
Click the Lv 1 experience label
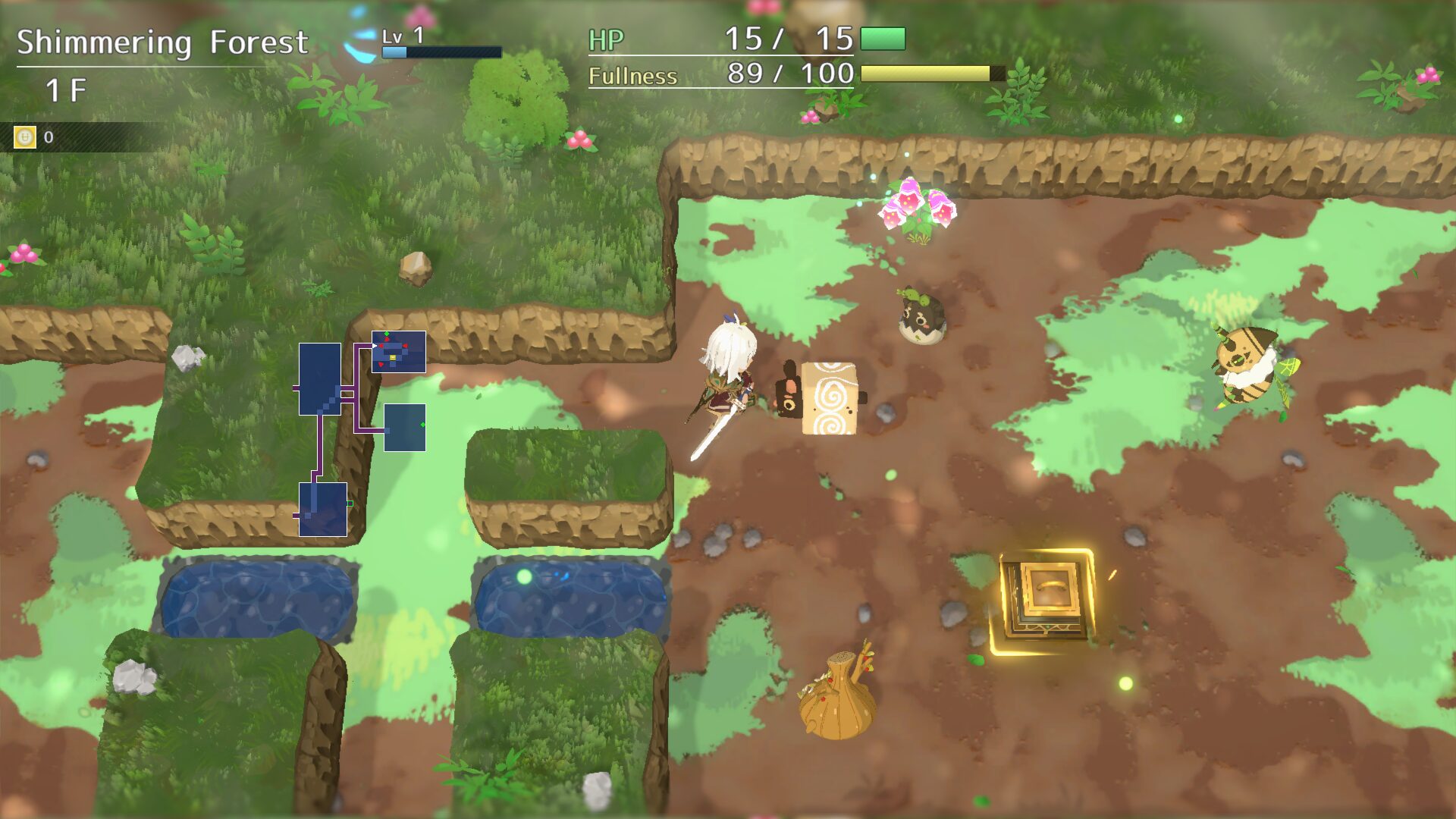coord(402,34)
